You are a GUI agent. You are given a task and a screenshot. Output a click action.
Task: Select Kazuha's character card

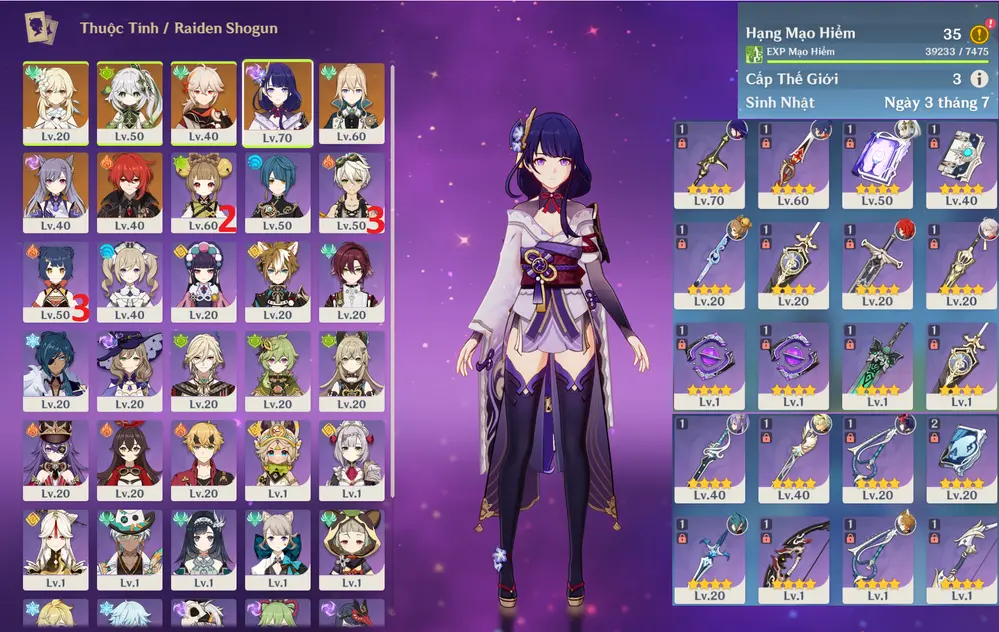[x=203, y=102]
